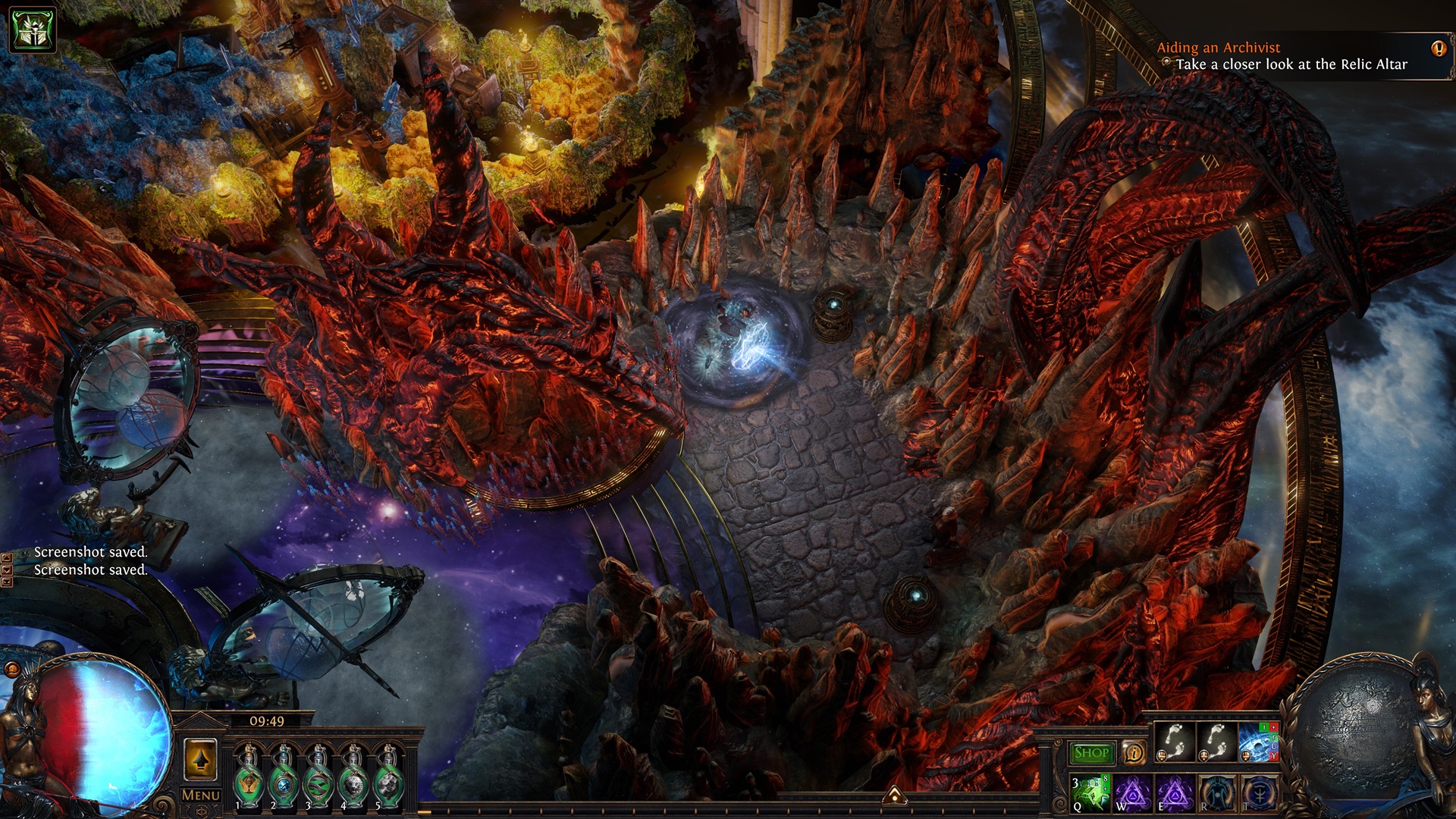
Task: Open the green Shop button
Action: [1092, 753]
